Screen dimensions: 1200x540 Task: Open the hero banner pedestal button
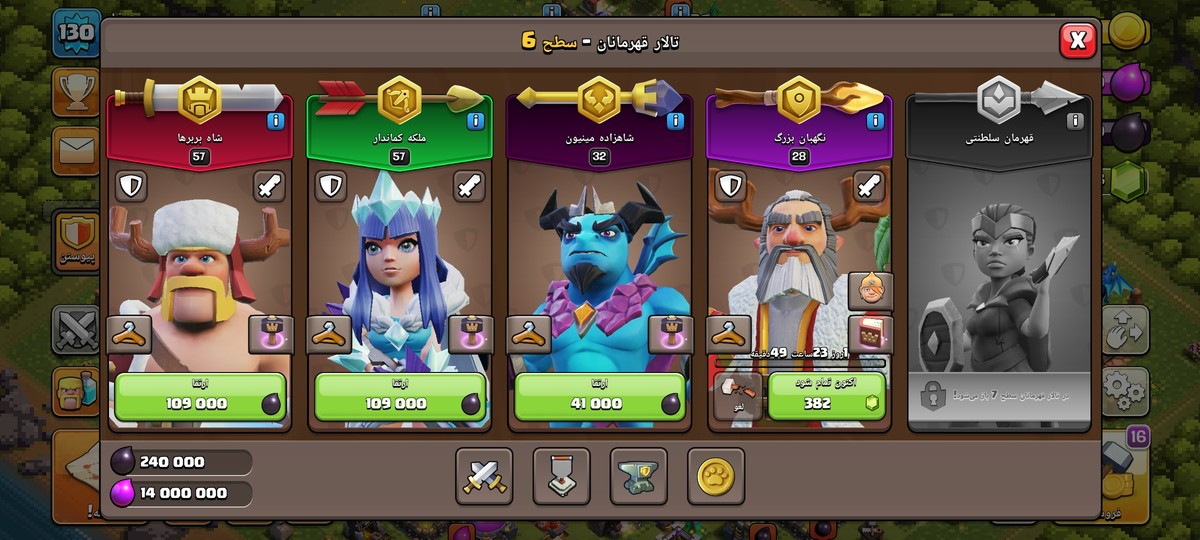[561, 477]
